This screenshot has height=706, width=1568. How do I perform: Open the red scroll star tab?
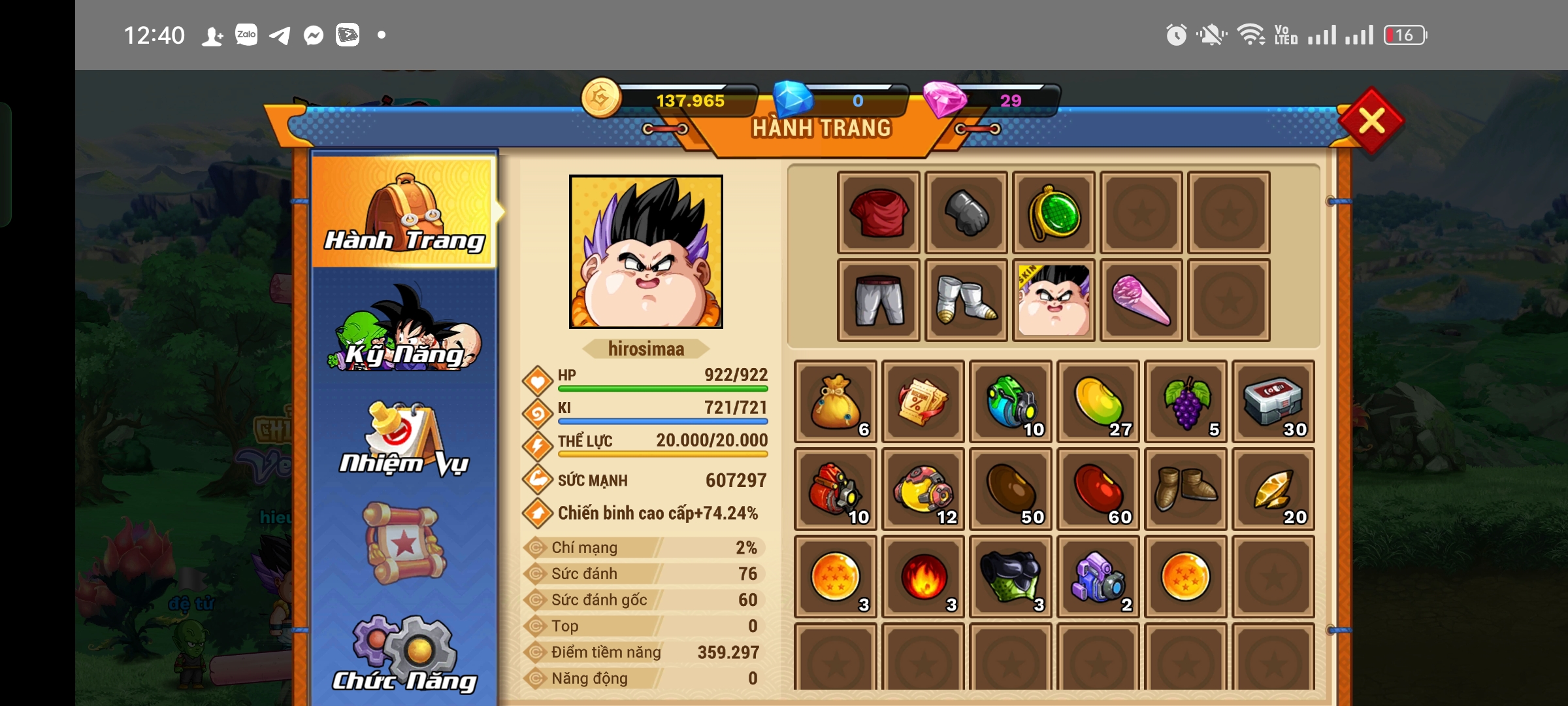404,544
